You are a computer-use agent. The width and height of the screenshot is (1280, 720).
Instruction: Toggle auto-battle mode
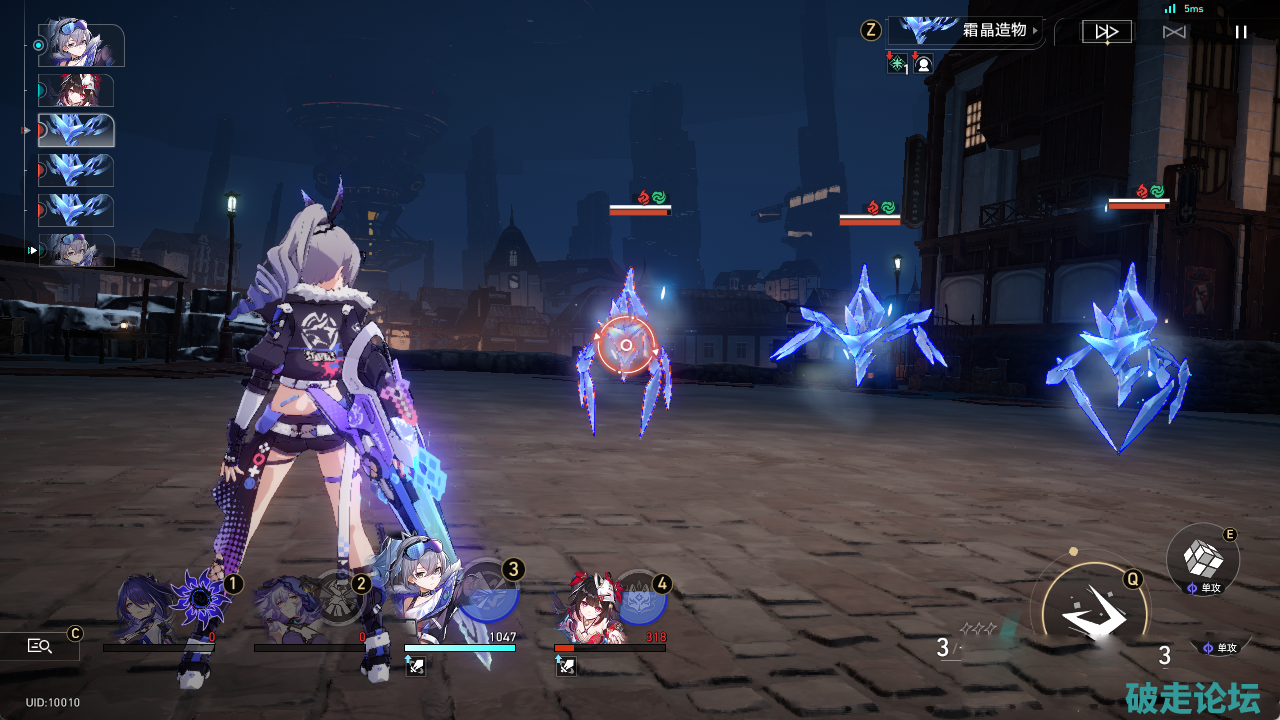[x=1174, y=32]
